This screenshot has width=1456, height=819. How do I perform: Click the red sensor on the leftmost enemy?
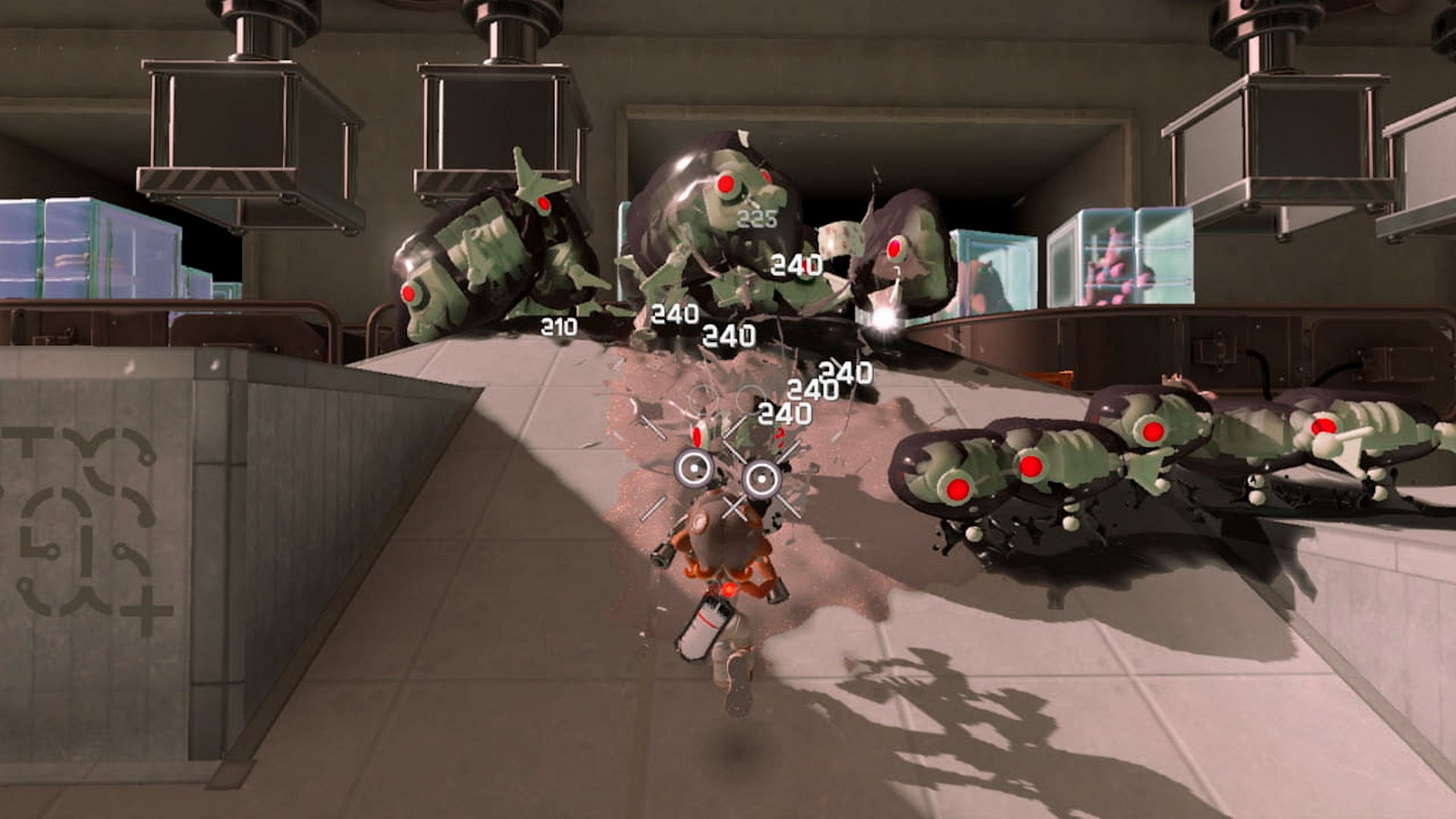tap(409, 296)
